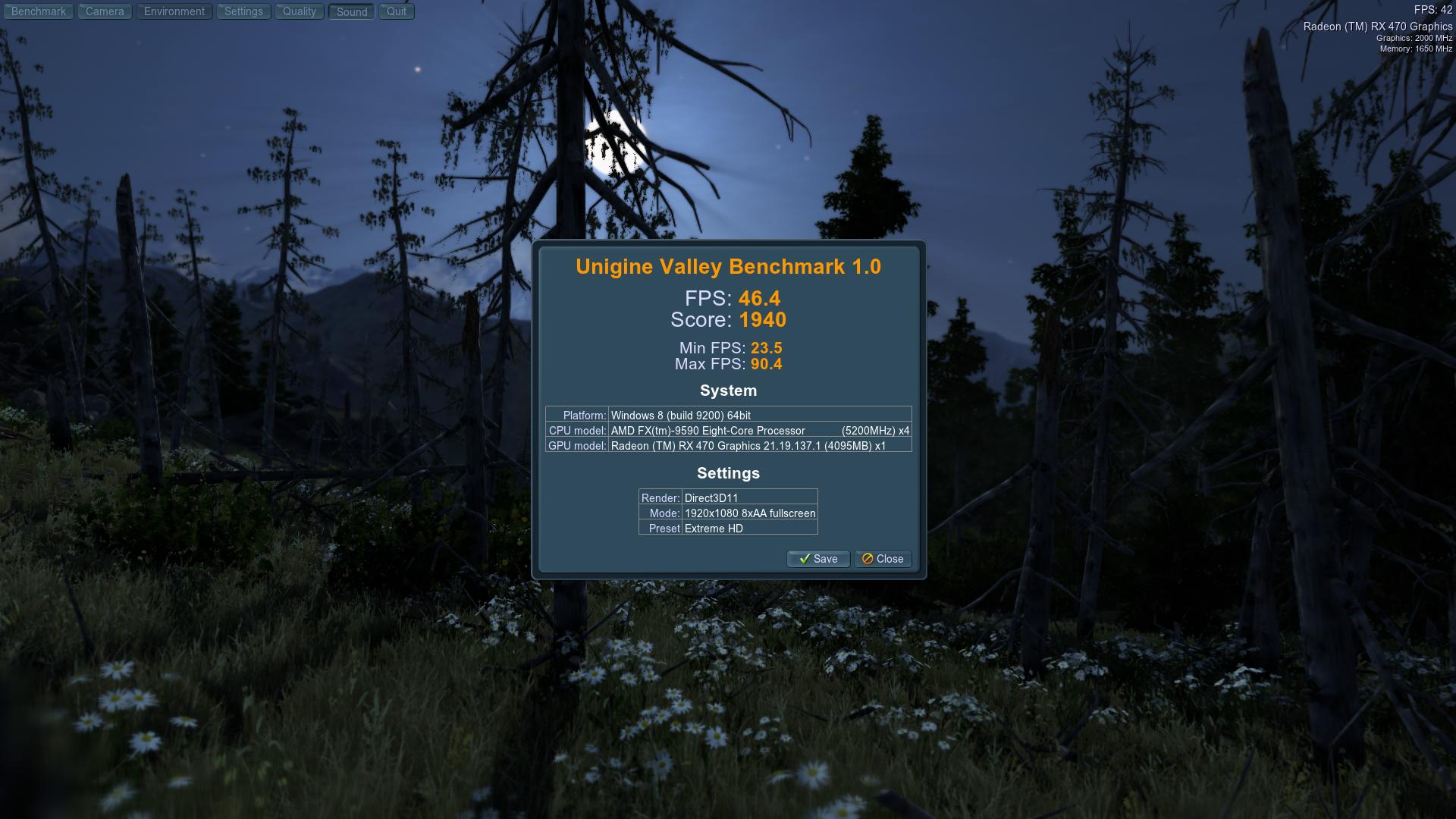The height and width of the screenshot is (819, 1456).
Task: Open the Quality options
Action: pyautogui.click(x=299, y=11)
